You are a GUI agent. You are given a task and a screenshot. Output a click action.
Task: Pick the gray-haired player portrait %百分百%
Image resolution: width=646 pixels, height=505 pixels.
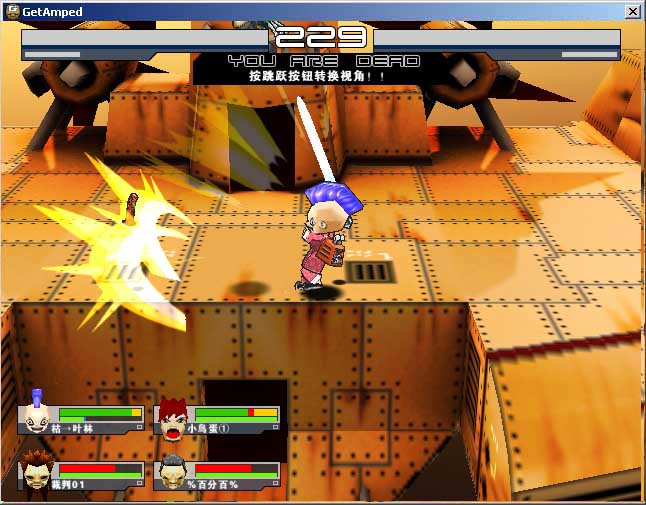pos(172,471)
